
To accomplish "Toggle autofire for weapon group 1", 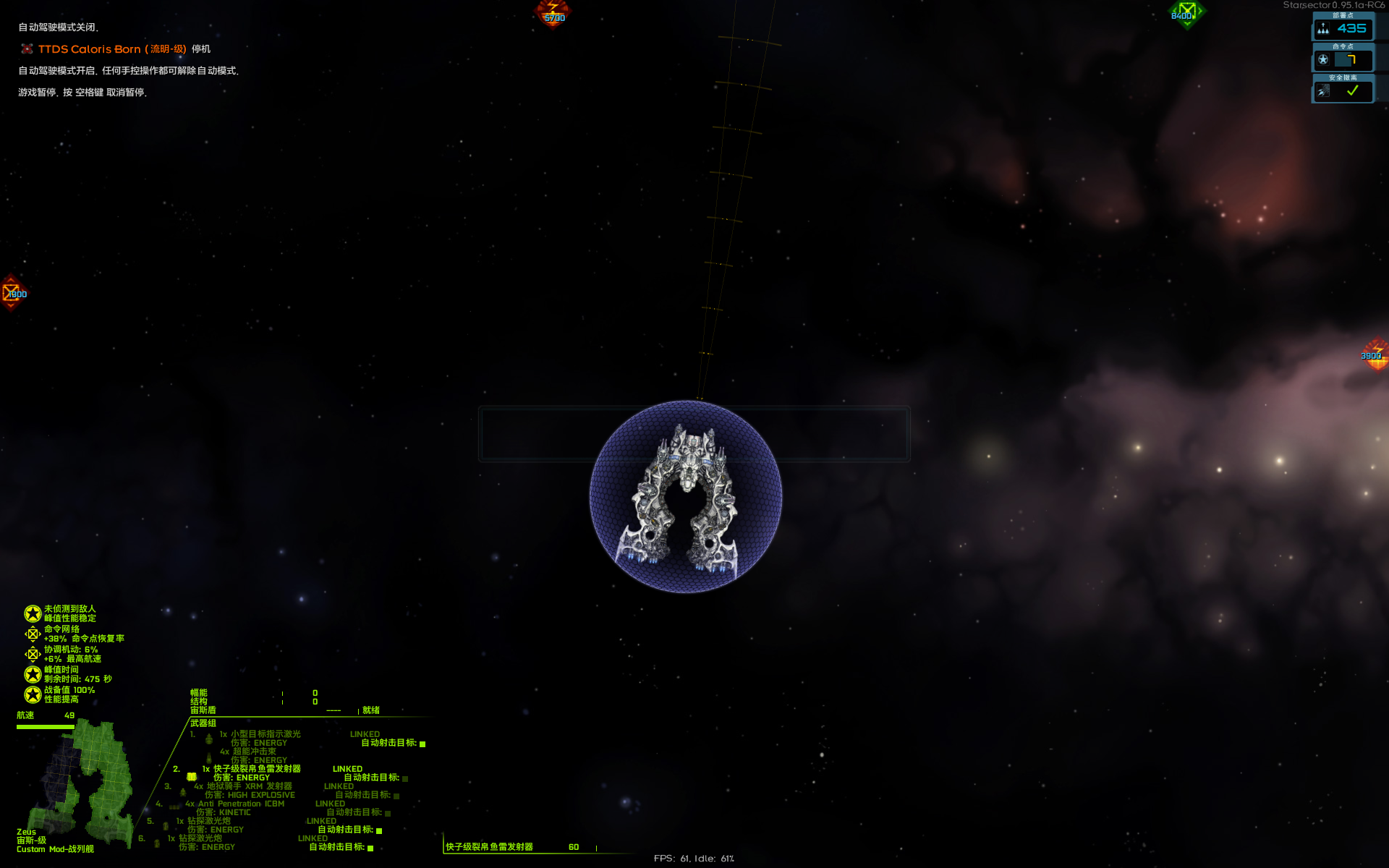I will click(422, 744).
